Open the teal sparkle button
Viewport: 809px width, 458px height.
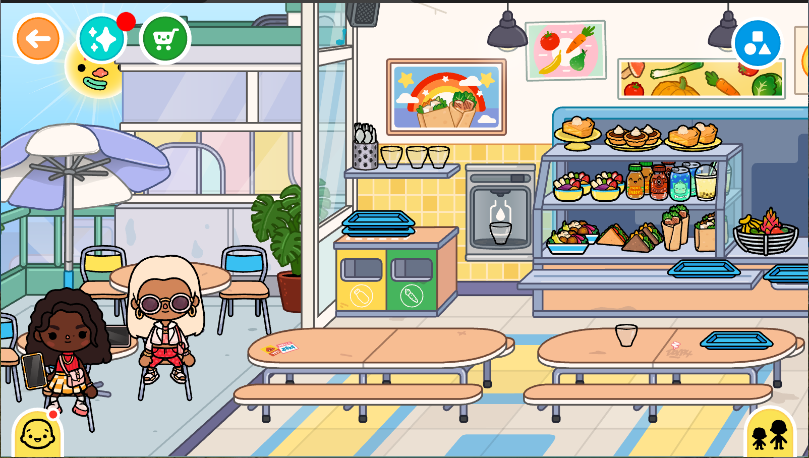coord(101,39)
